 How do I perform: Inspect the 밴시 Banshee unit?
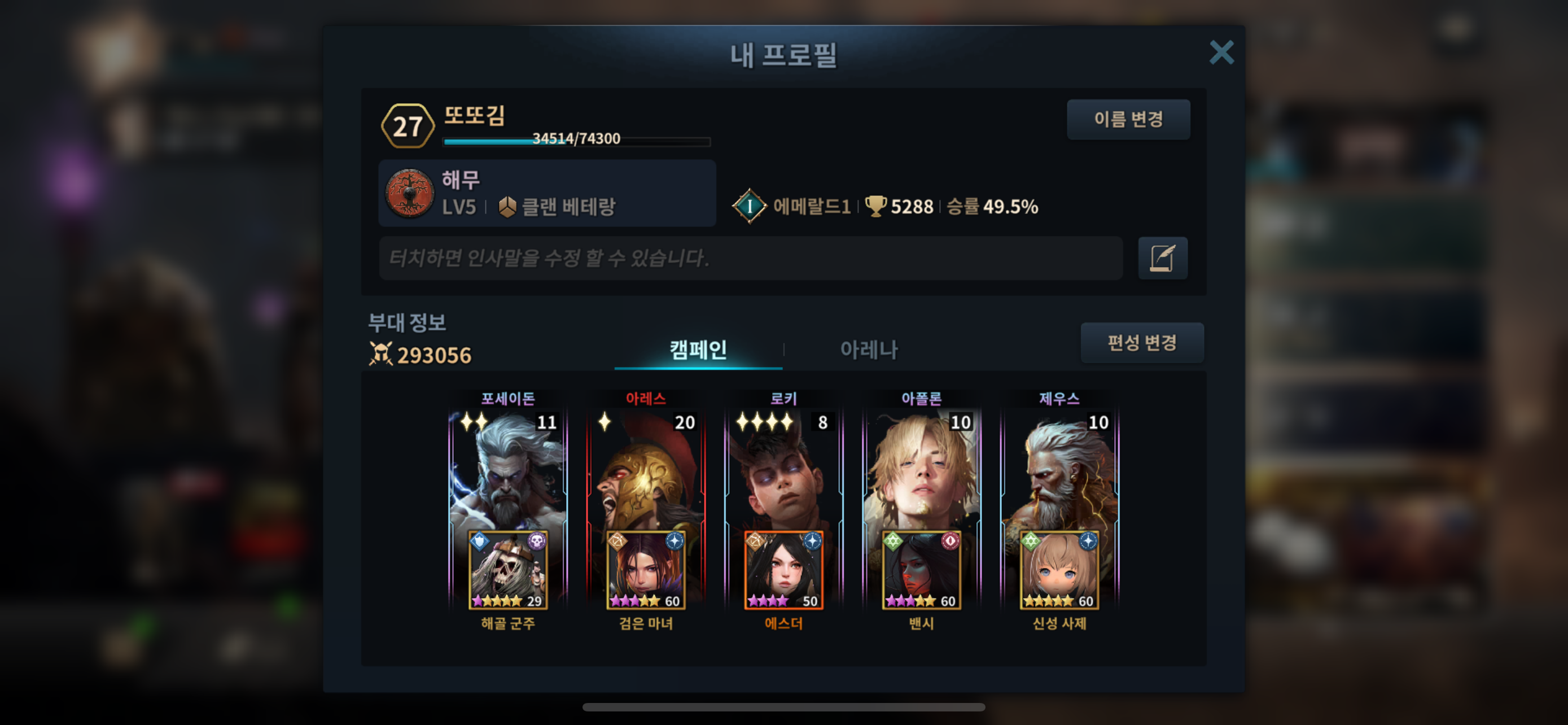922,570
